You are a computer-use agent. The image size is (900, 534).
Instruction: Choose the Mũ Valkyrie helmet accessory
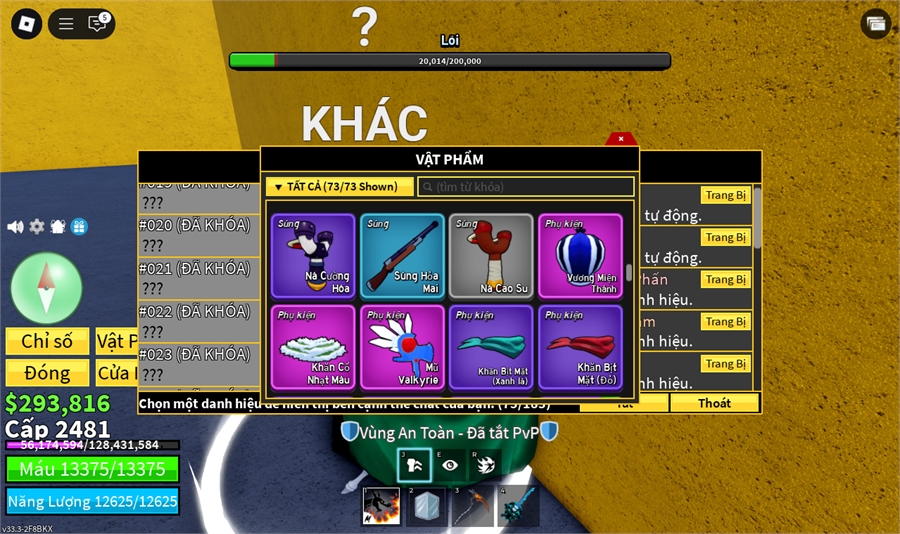[402, 347]
